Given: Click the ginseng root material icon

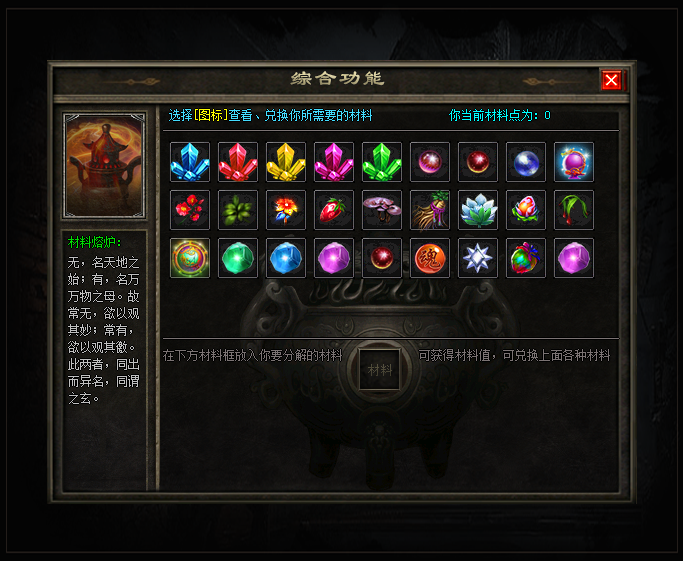Looking at the screenshot, I should point(429,210).
